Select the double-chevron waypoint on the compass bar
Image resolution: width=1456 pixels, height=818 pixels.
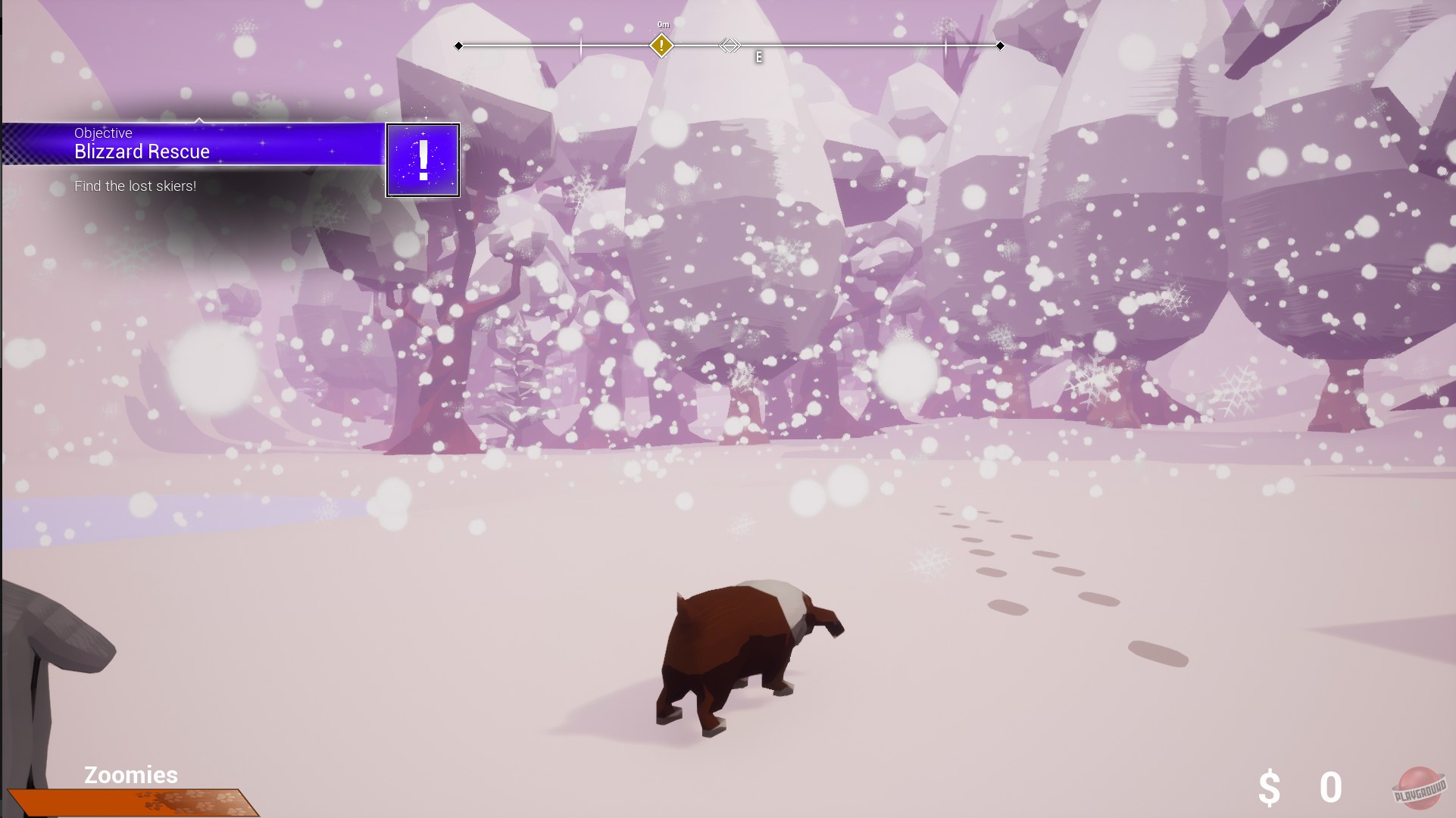click(730, 45)
